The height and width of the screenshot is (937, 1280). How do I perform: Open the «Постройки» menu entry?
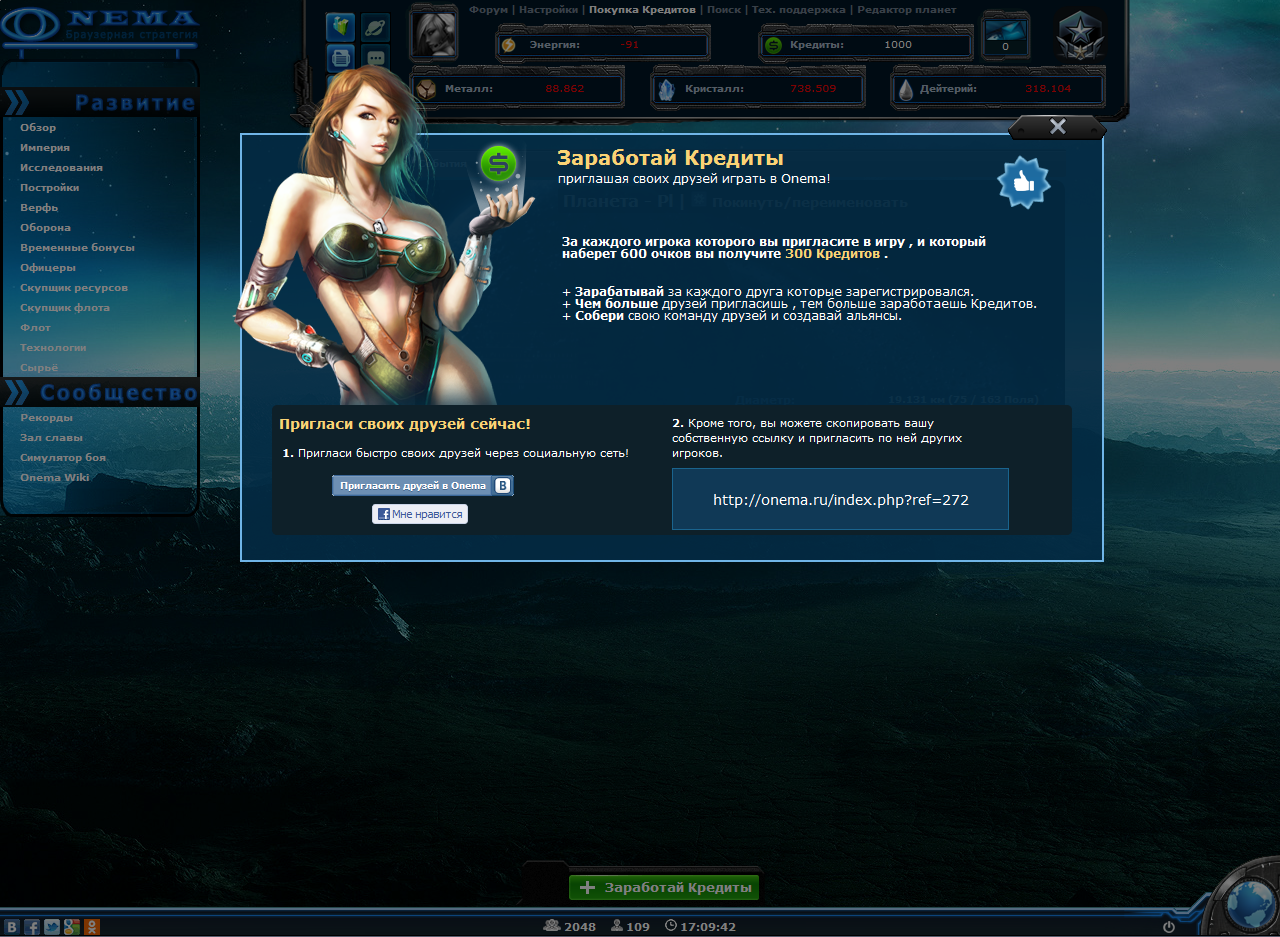coord(50,188)
